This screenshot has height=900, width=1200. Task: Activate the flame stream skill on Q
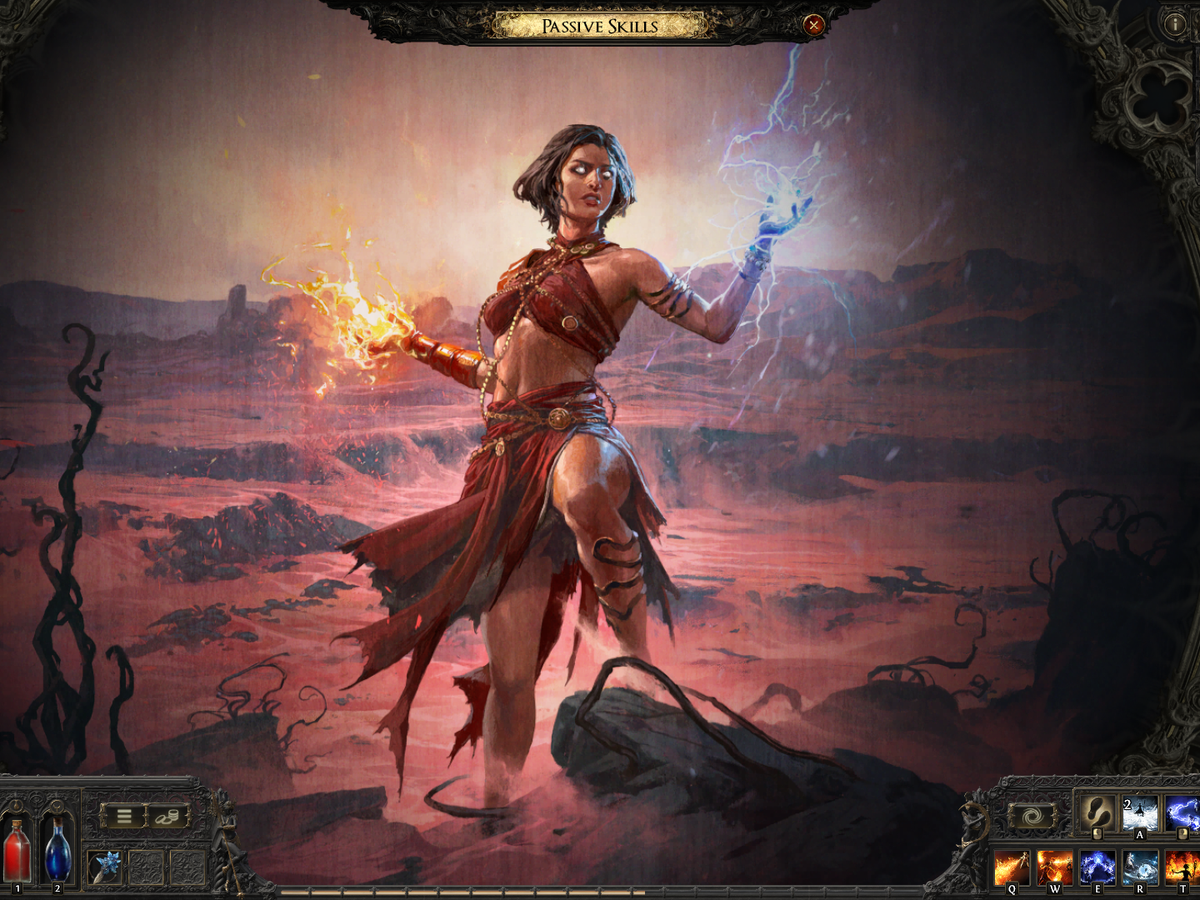pos(1011,867)
